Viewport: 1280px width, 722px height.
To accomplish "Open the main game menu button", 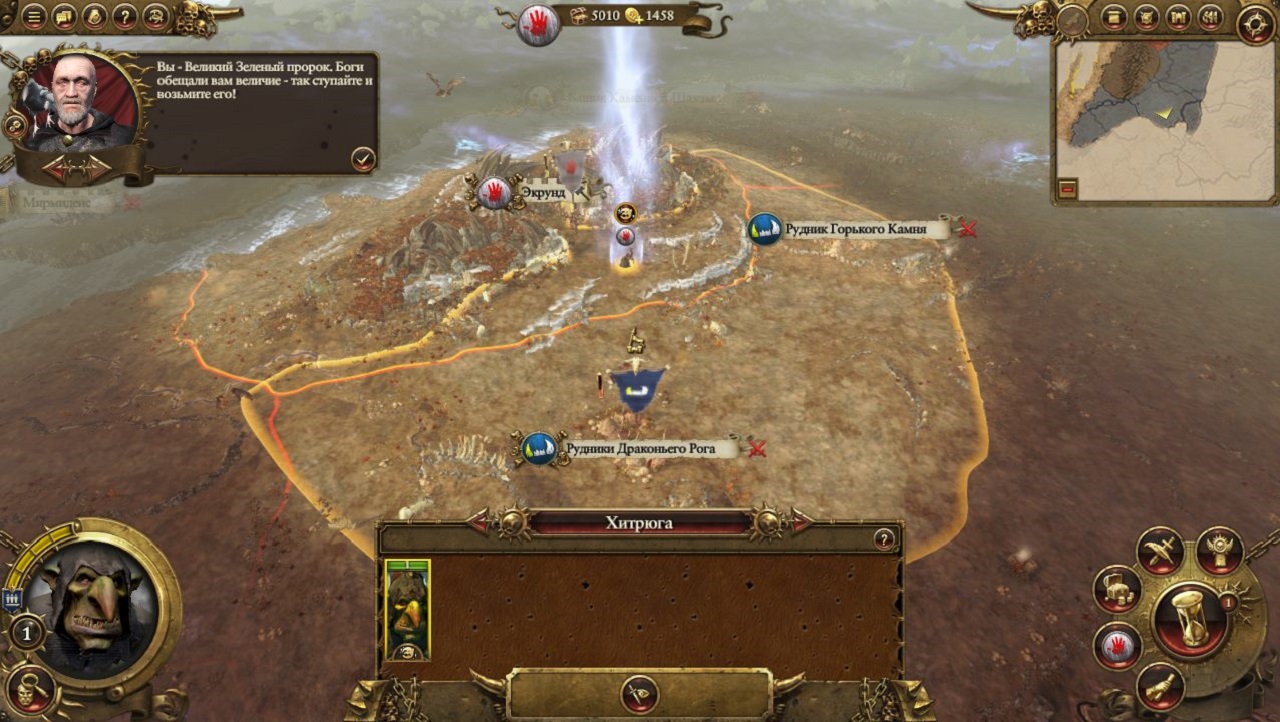I will point(34,17).
